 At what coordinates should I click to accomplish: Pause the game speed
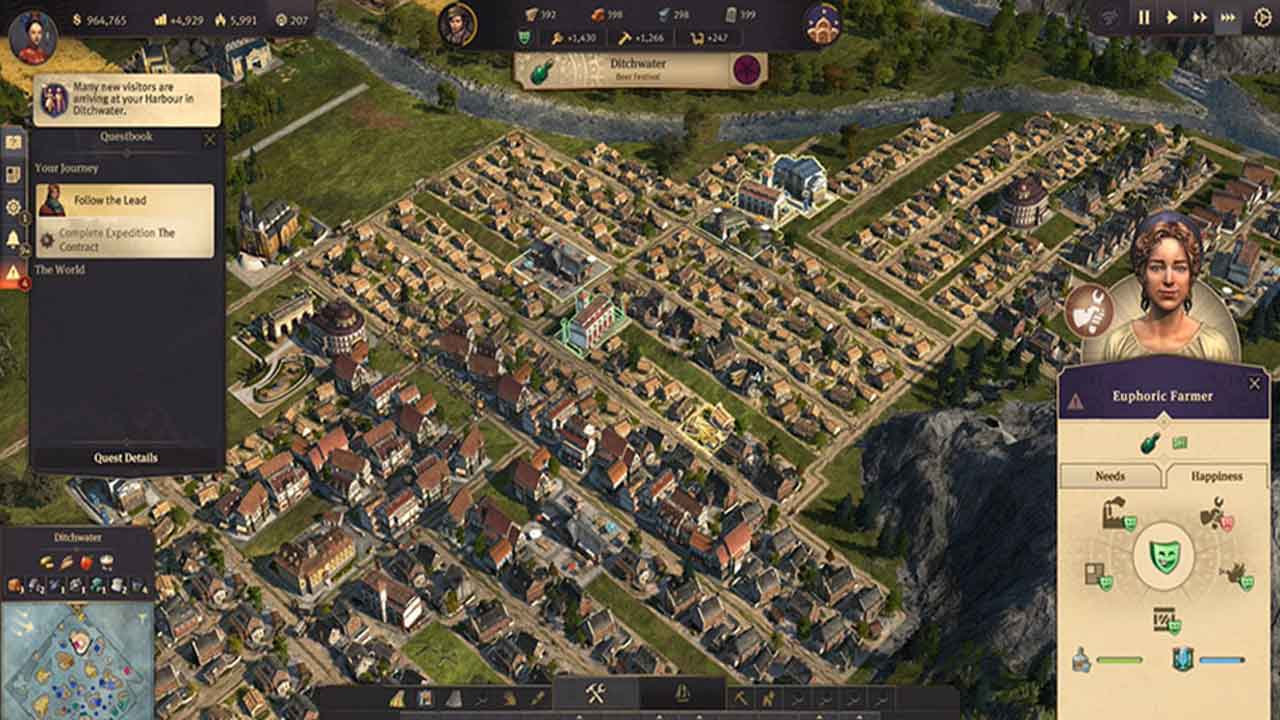click(x=1144, y=17)
